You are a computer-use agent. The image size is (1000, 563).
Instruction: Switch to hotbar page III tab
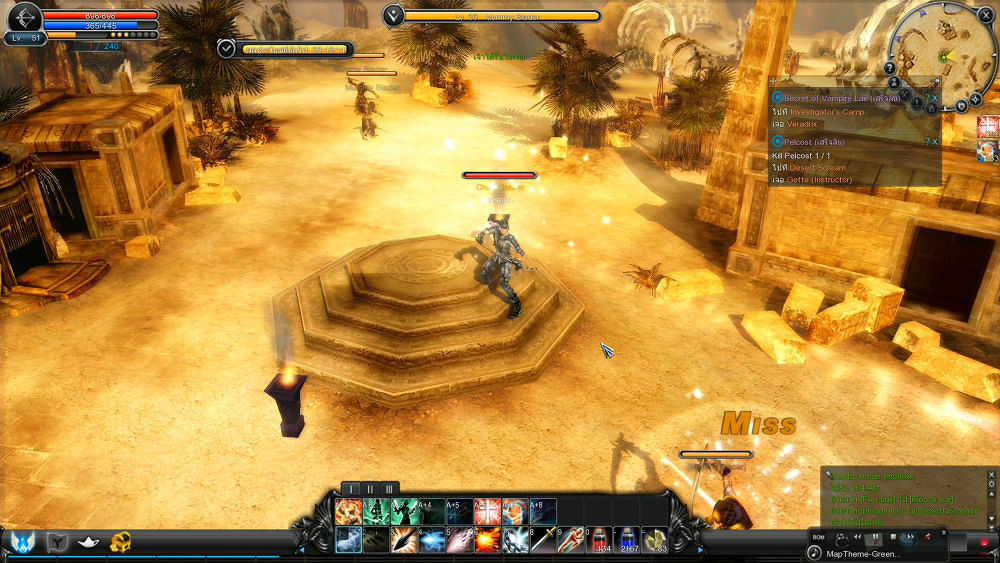coord(389,488)
